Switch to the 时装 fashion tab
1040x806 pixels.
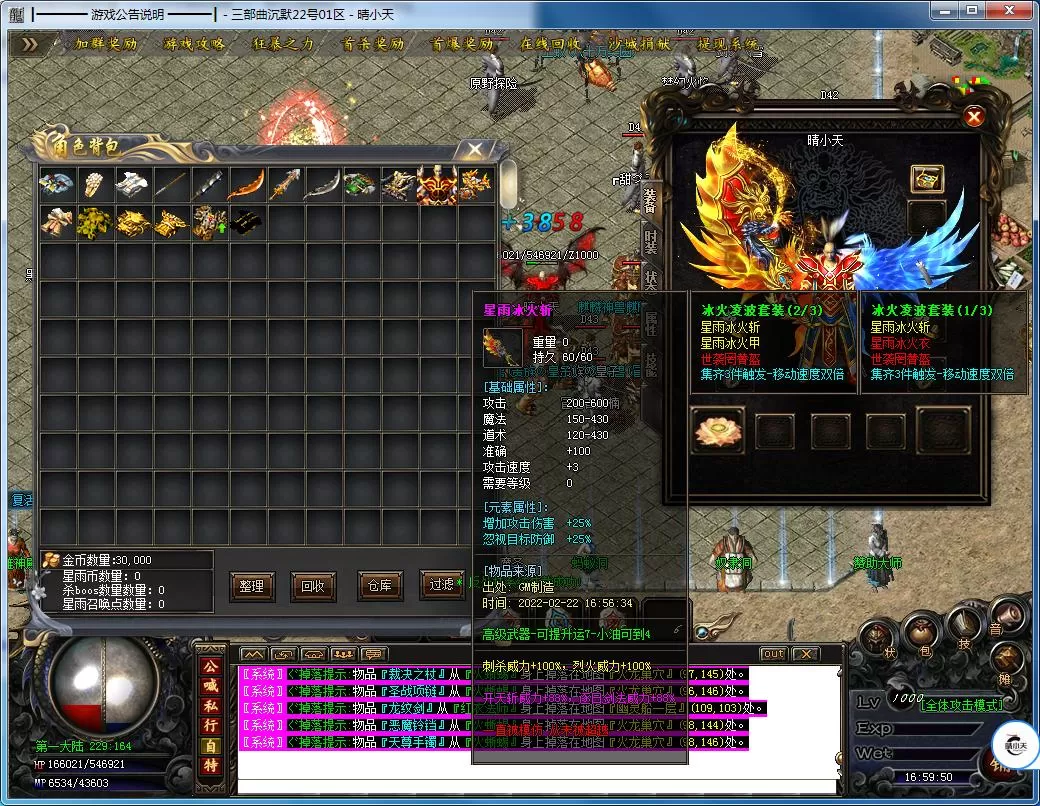coord(651,240)
